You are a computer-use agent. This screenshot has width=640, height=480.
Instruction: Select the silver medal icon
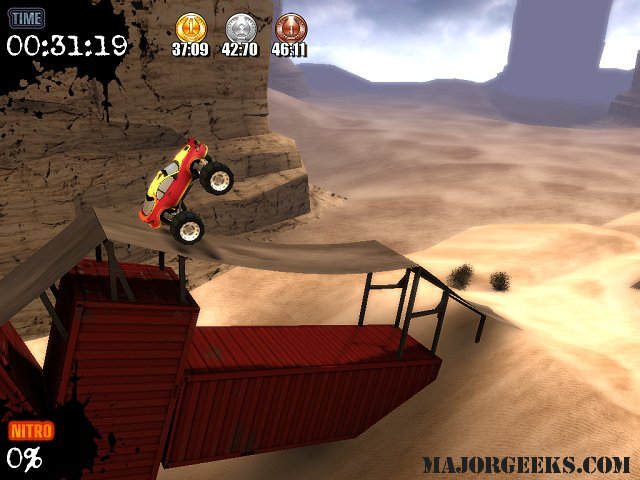point(240,27)
